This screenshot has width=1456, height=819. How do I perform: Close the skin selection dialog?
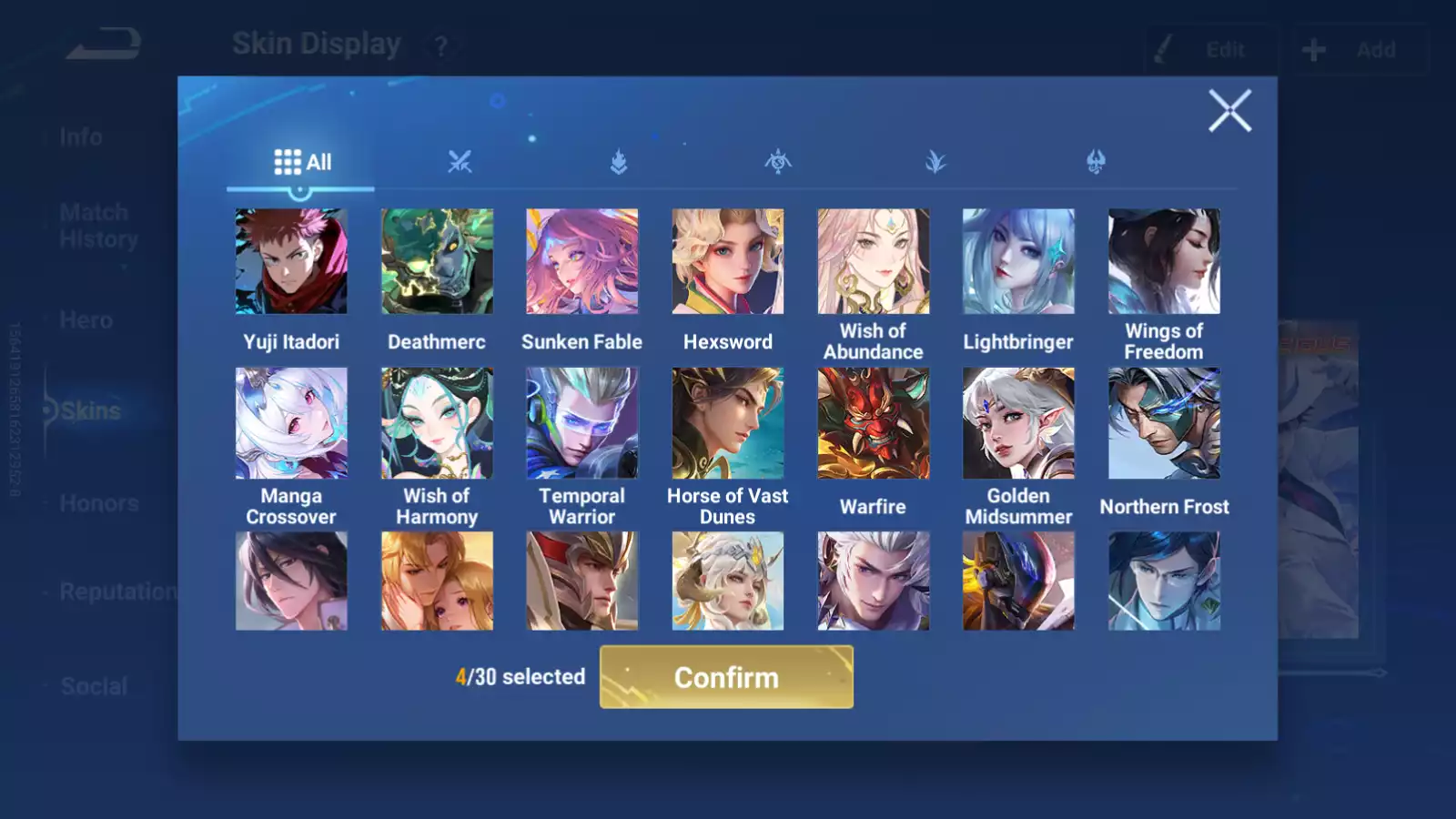pyautogui.click(x=1229, y=111)
